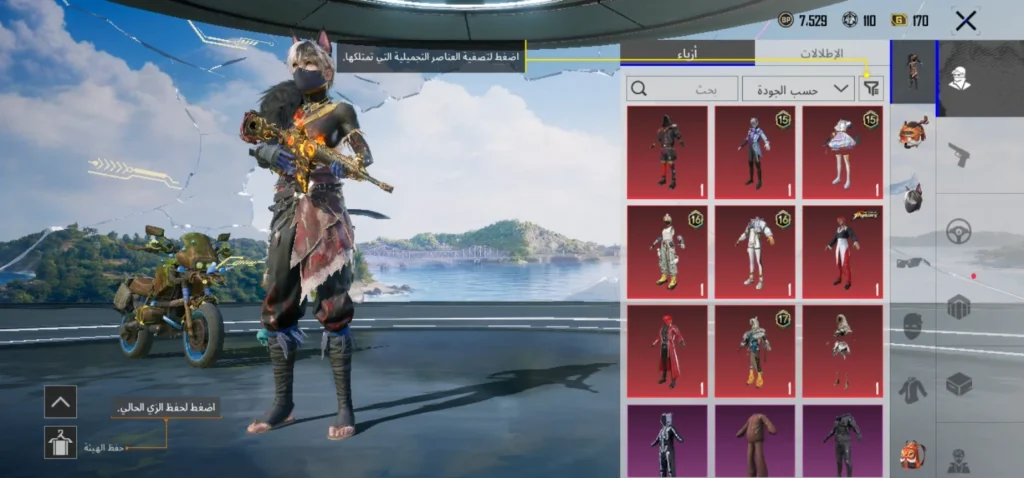Viewport: 1024px width, 478px height.
Task: Open the pistol weapon skins category
Action: click(x=959, y=155)
